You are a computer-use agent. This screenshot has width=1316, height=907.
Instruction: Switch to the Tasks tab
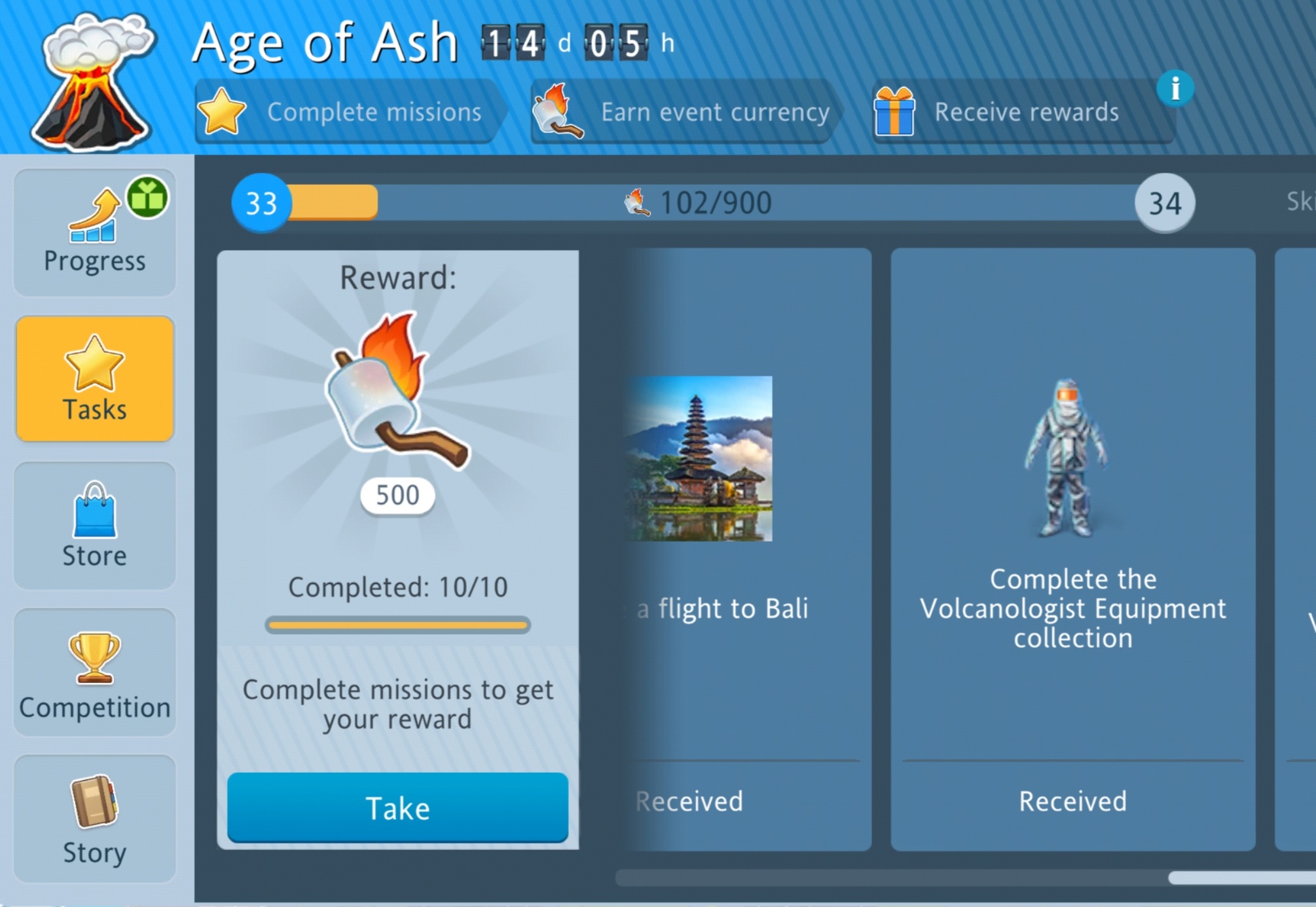coord(94,379)
